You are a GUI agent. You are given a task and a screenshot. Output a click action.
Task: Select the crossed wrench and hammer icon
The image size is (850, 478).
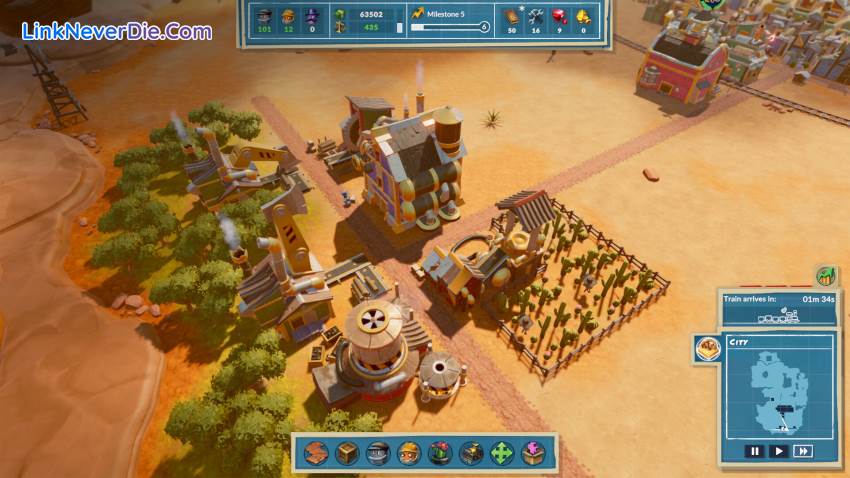pyautogui.click(x=536, y=15)
